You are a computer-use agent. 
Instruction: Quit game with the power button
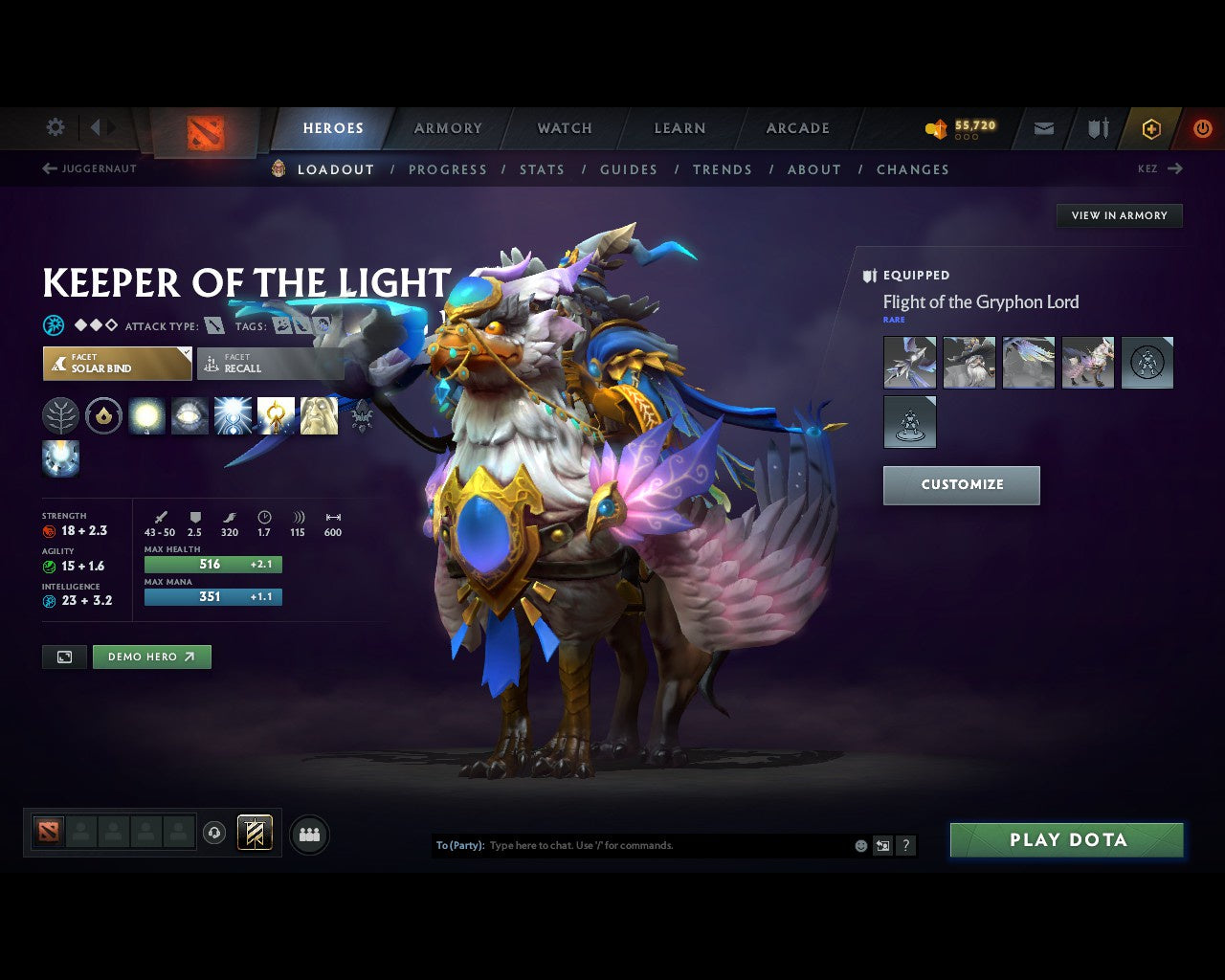[x=1202, y=128]
